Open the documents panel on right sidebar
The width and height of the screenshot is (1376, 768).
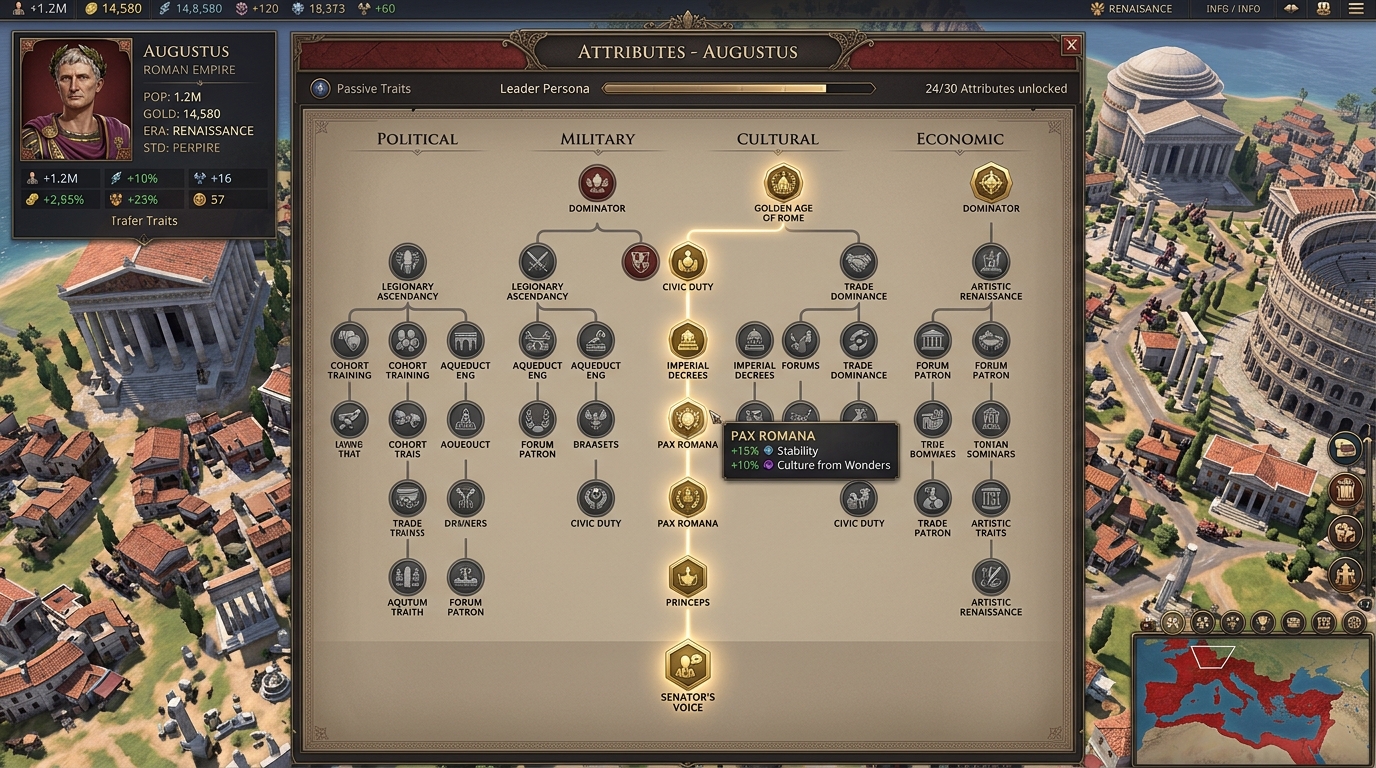click(1345, 448)
